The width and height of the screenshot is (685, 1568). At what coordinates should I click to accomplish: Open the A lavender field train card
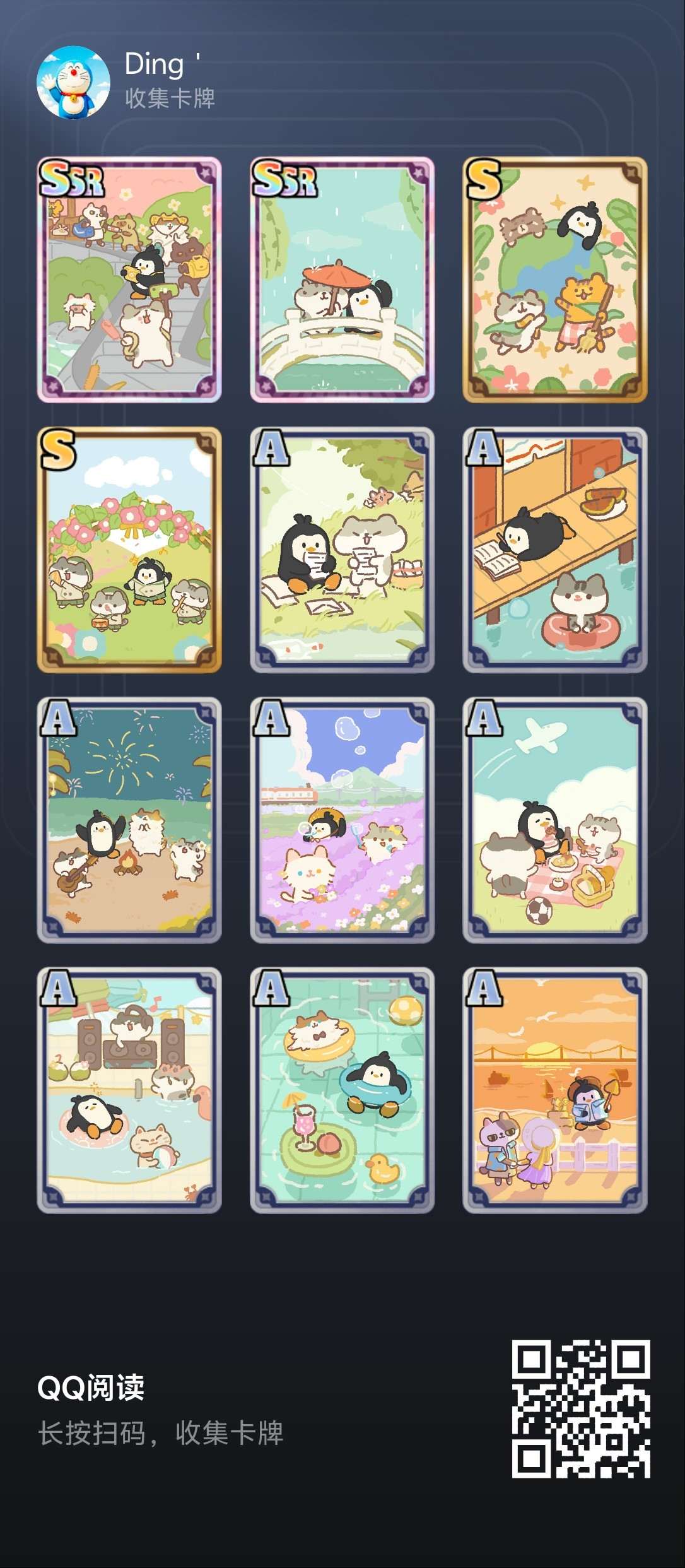[342, 820]
